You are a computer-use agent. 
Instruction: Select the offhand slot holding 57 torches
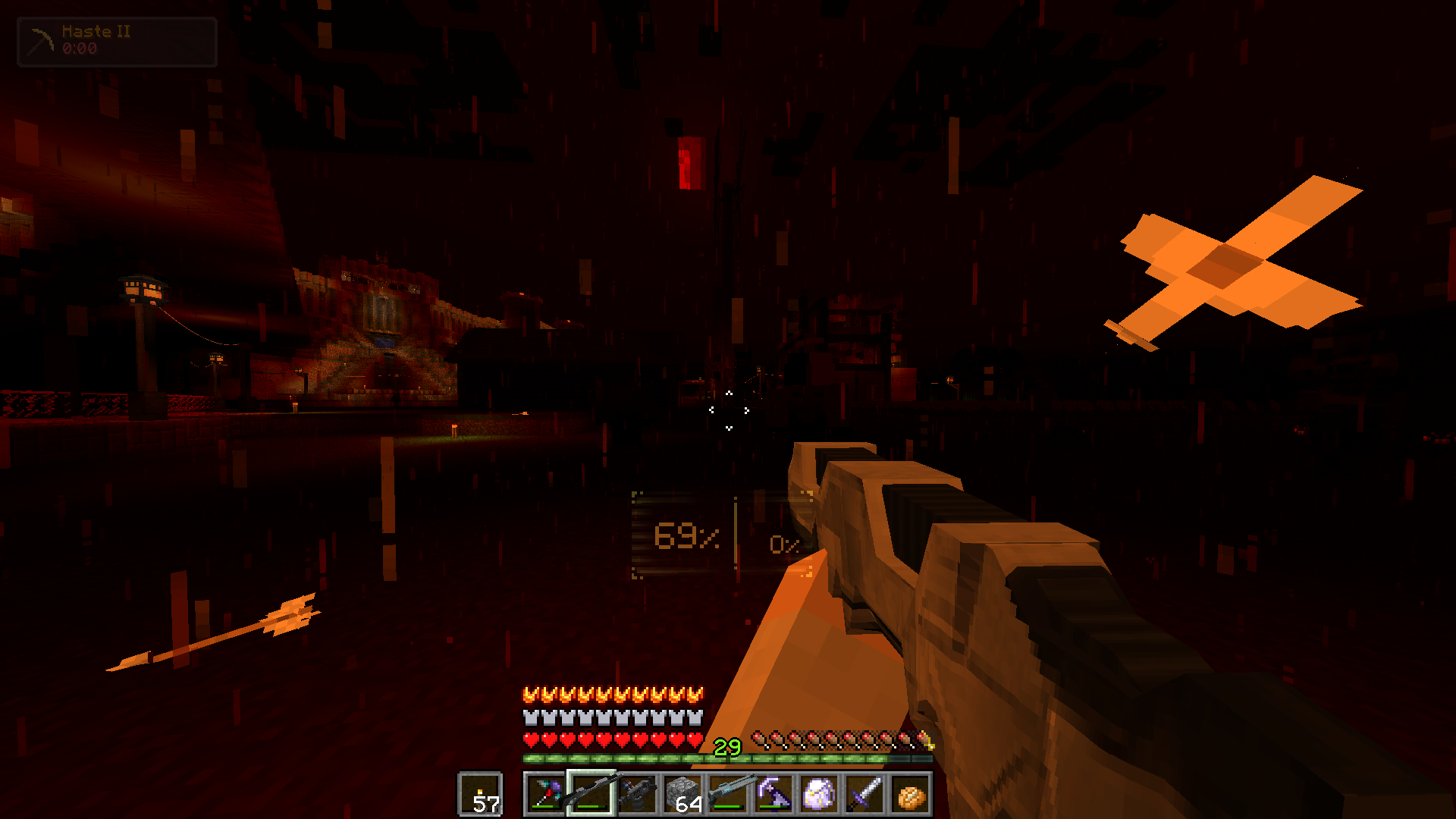(x=480, y=795)
